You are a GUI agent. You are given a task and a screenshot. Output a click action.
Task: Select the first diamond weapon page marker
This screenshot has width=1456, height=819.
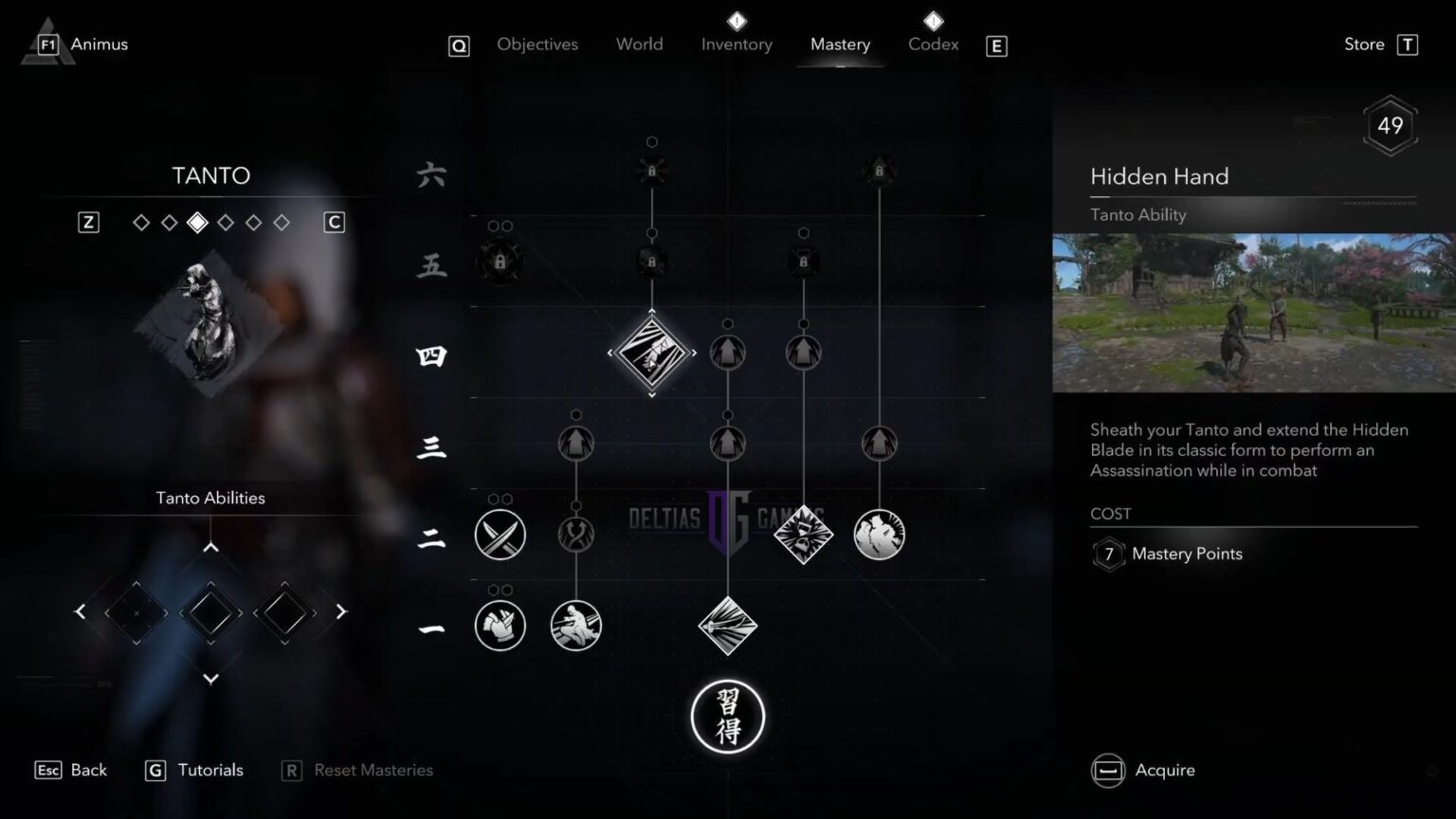pyautogui.click(x=141, y=222)
